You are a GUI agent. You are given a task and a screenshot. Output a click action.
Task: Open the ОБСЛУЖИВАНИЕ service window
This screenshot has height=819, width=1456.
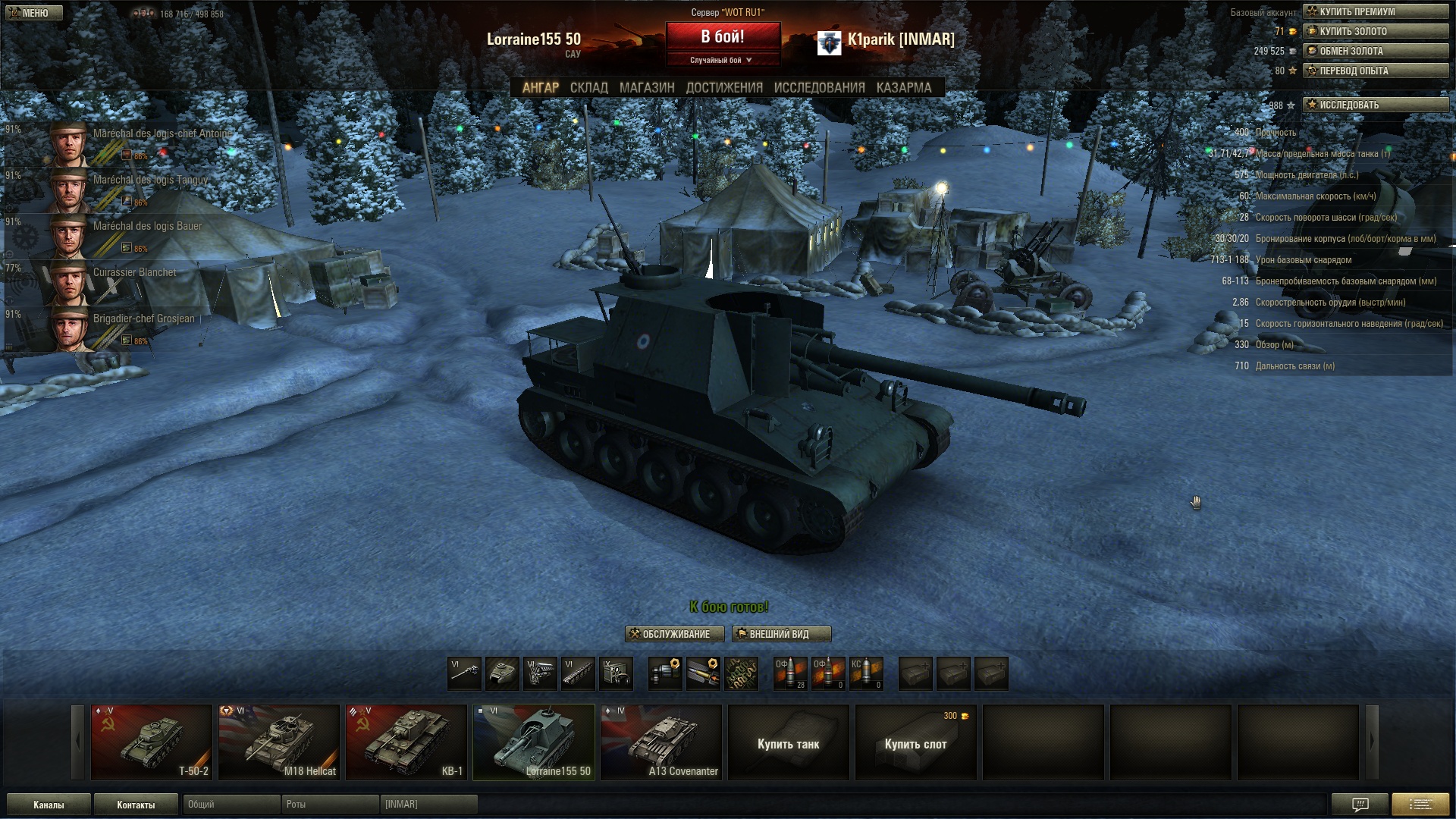click(675, 634)
